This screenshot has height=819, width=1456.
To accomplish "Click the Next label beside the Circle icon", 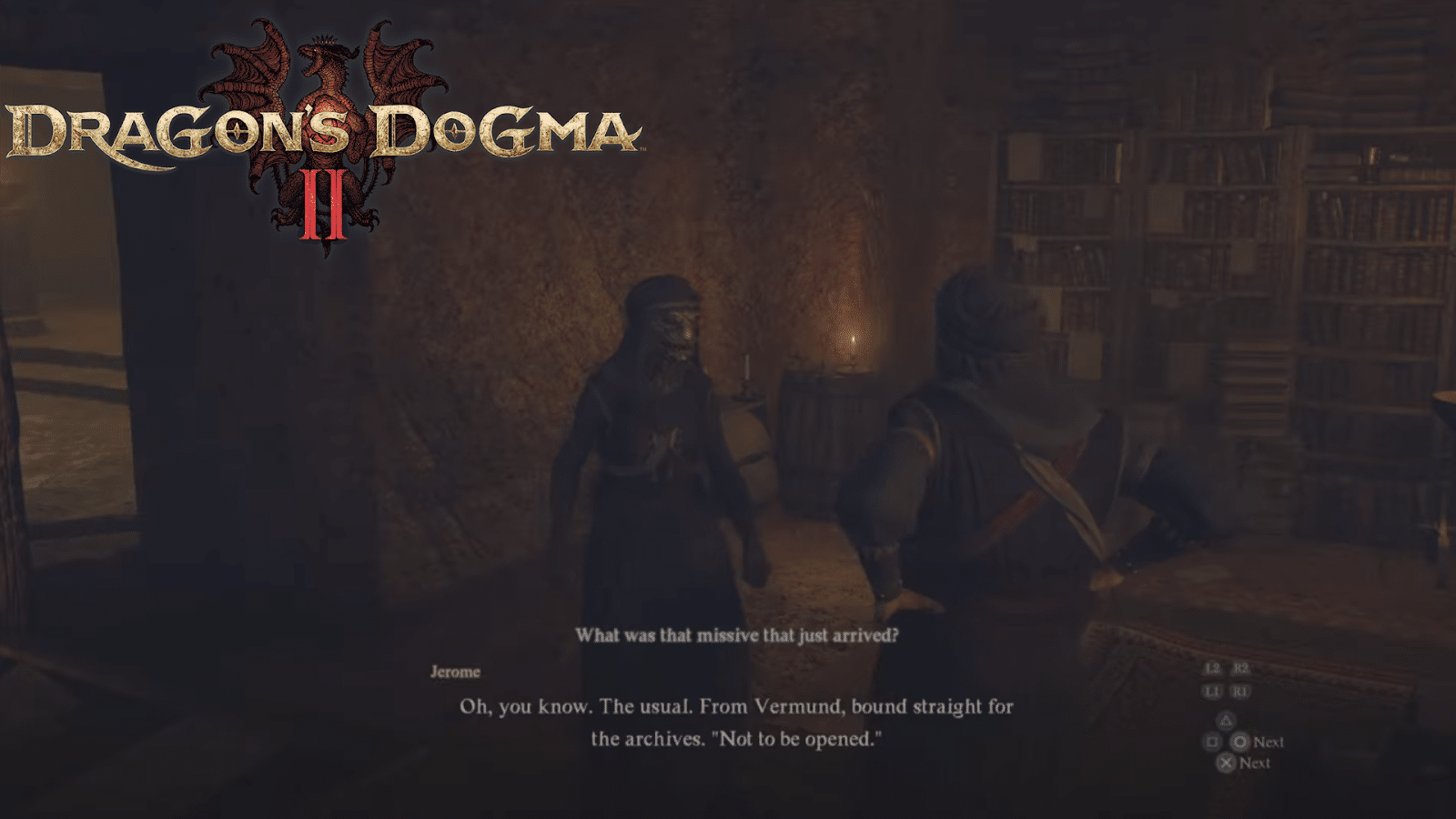I will [1268, 743].
